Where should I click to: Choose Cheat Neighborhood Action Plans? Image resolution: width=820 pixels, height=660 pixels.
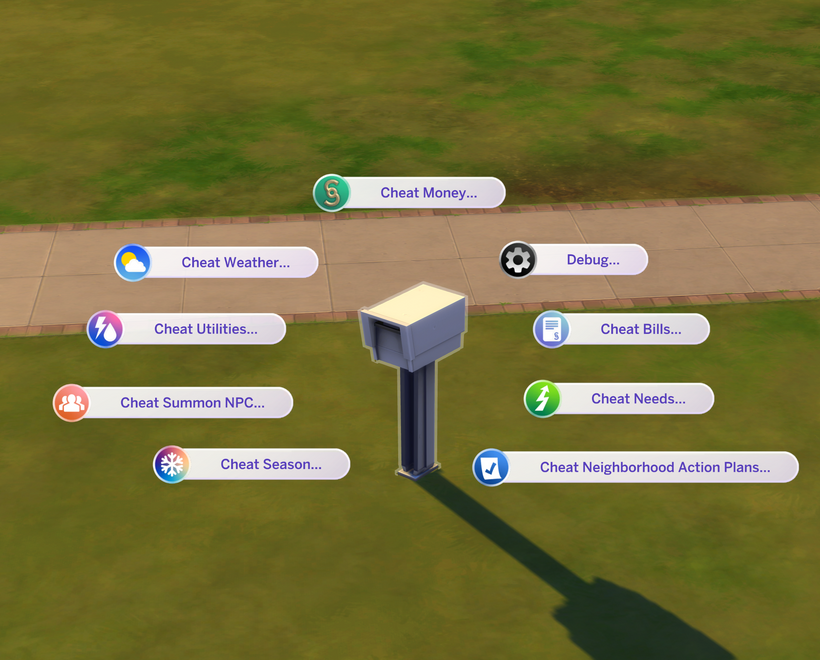[654, 467]
